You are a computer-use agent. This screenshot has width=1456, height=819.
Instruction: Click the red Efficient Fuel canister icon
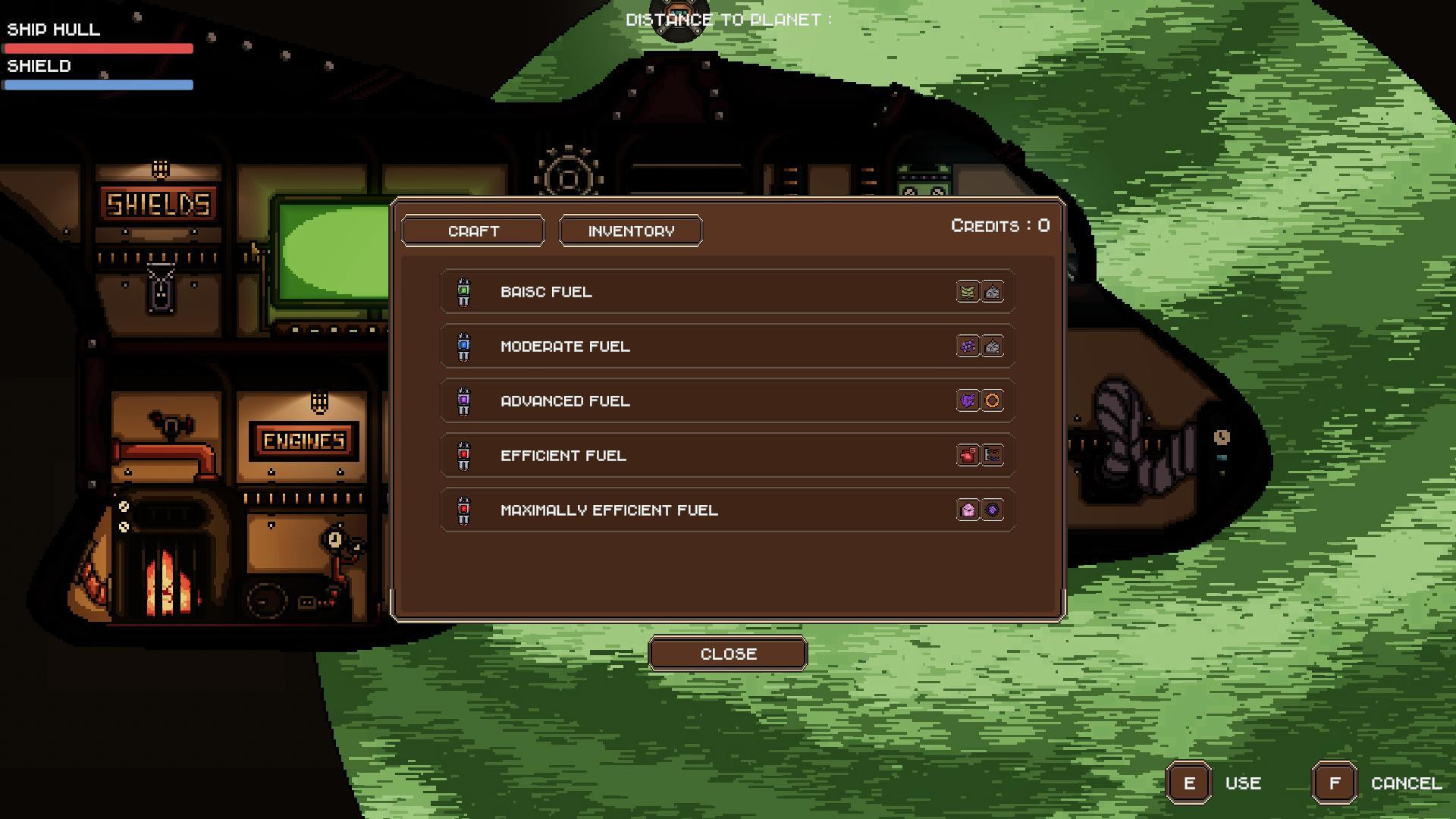point(463,456)
